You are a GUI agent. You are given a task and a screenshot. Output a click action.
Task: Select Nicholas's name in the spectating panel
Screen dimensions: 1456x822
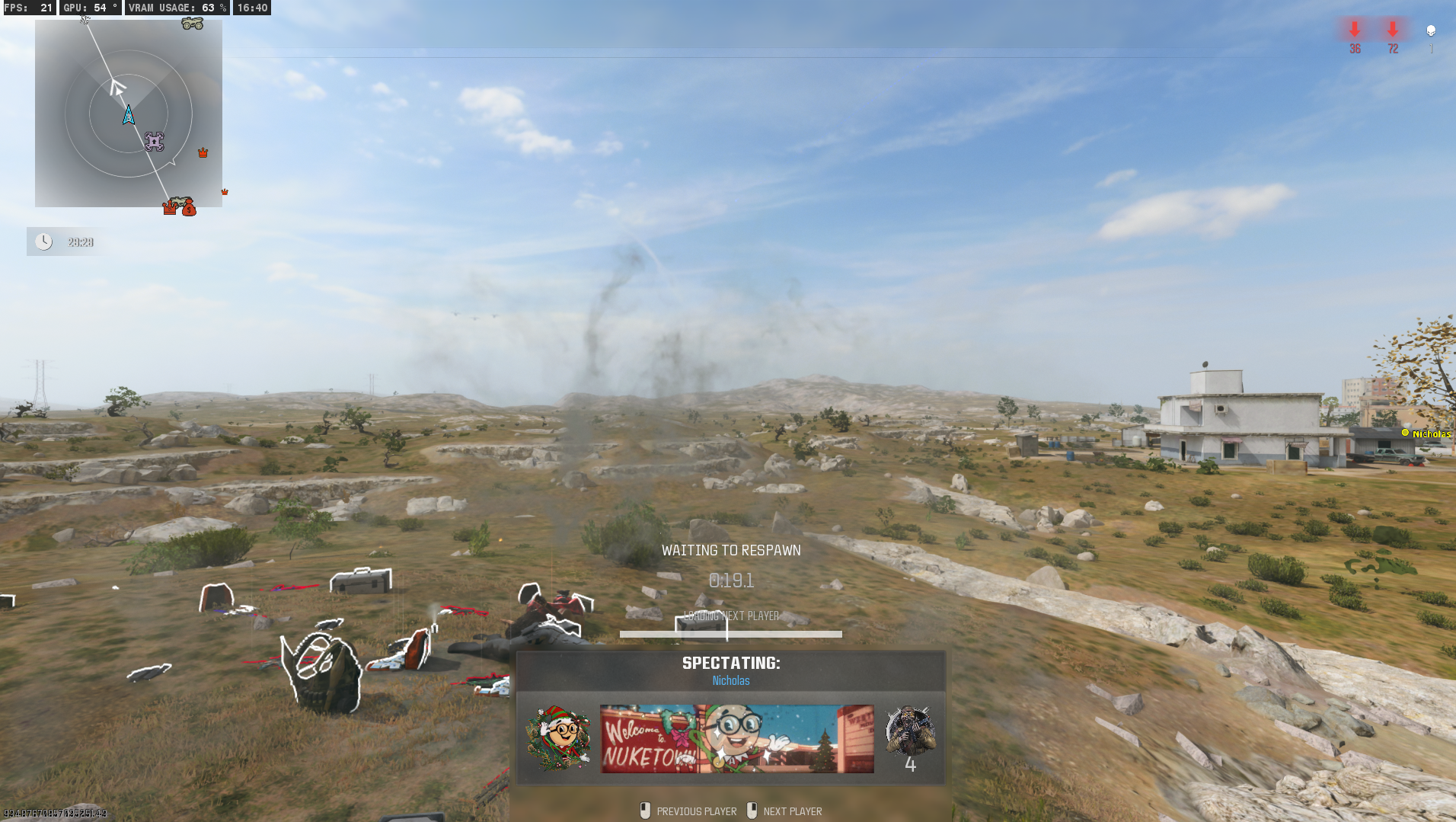[730, 681]
